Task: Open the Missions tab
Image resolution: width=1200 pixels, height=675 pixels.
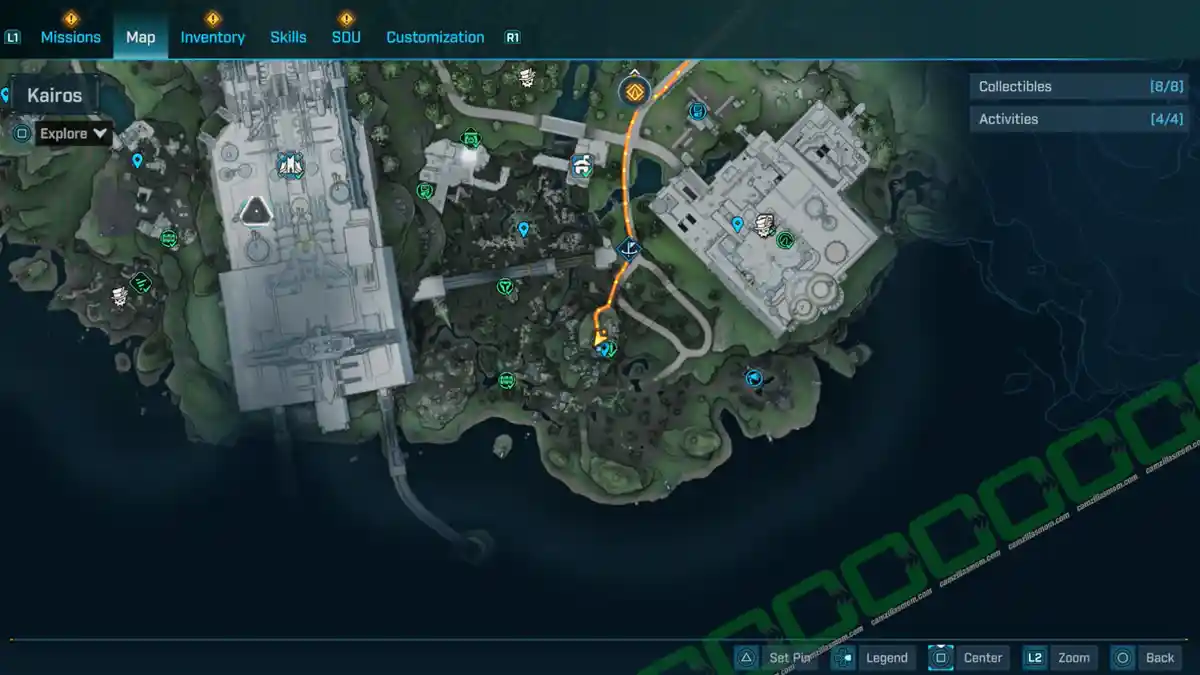Action: pos(70,37)
